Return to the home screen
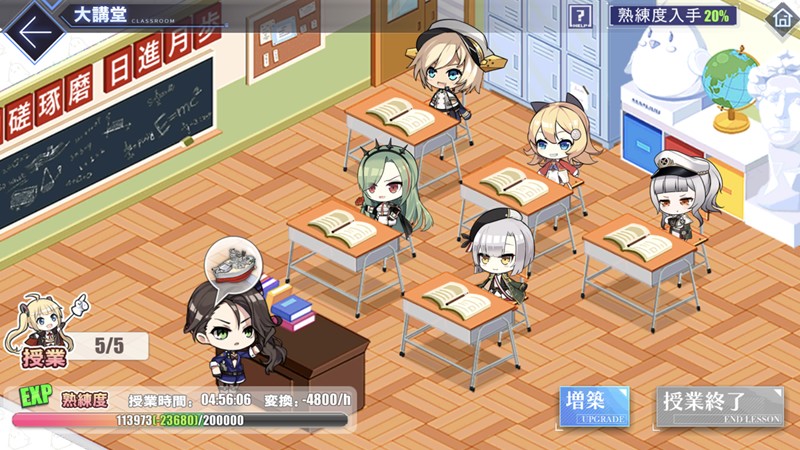The width and height of the screenshot is (800, 450). pos(781,16)
